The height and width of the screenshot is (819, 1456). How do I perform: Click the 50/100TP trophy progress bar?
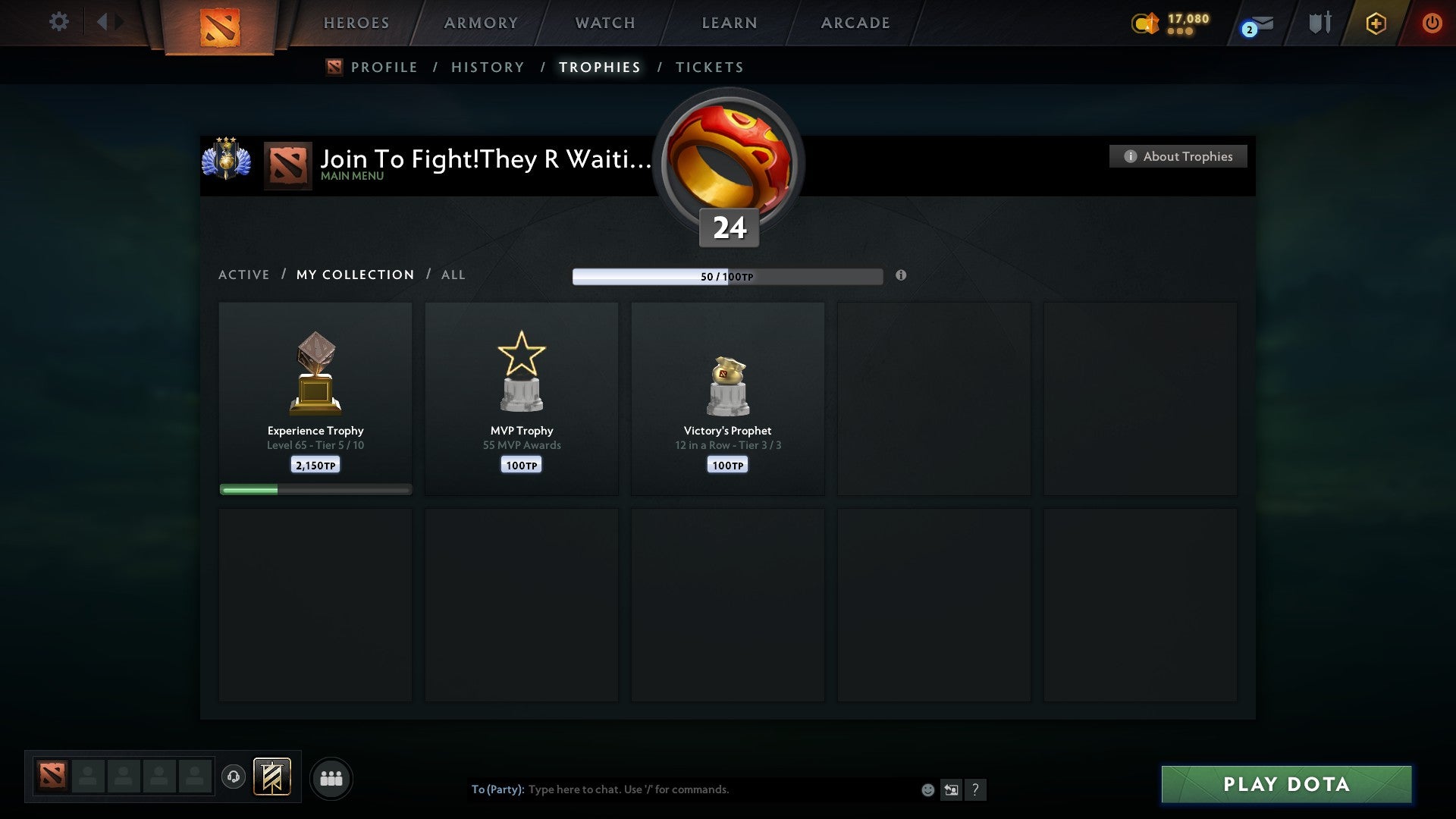pos(728,277)
